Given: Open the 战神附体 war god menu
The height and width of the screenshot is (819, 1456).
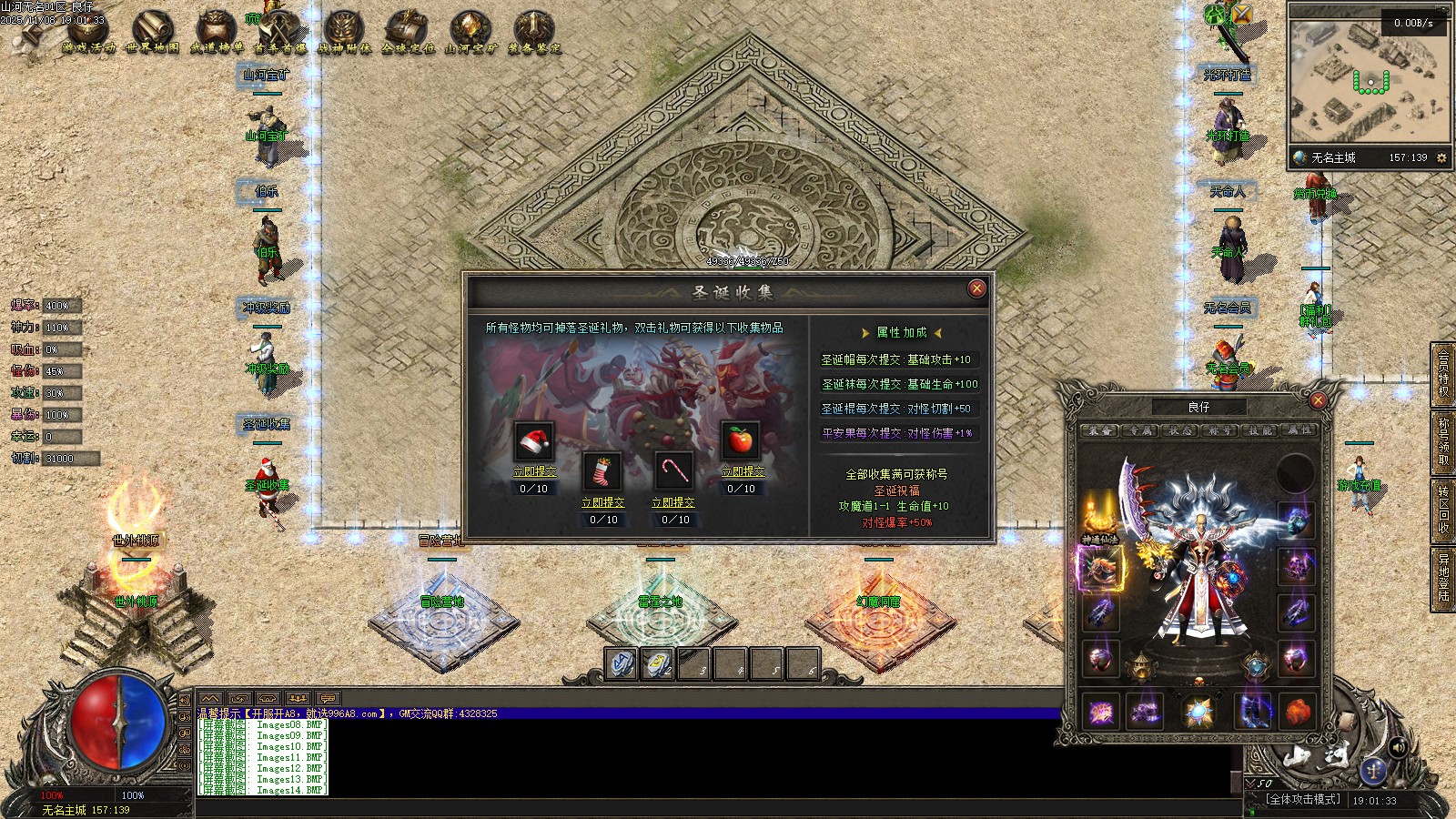Looking at the screenshot, I should (344, 34).
